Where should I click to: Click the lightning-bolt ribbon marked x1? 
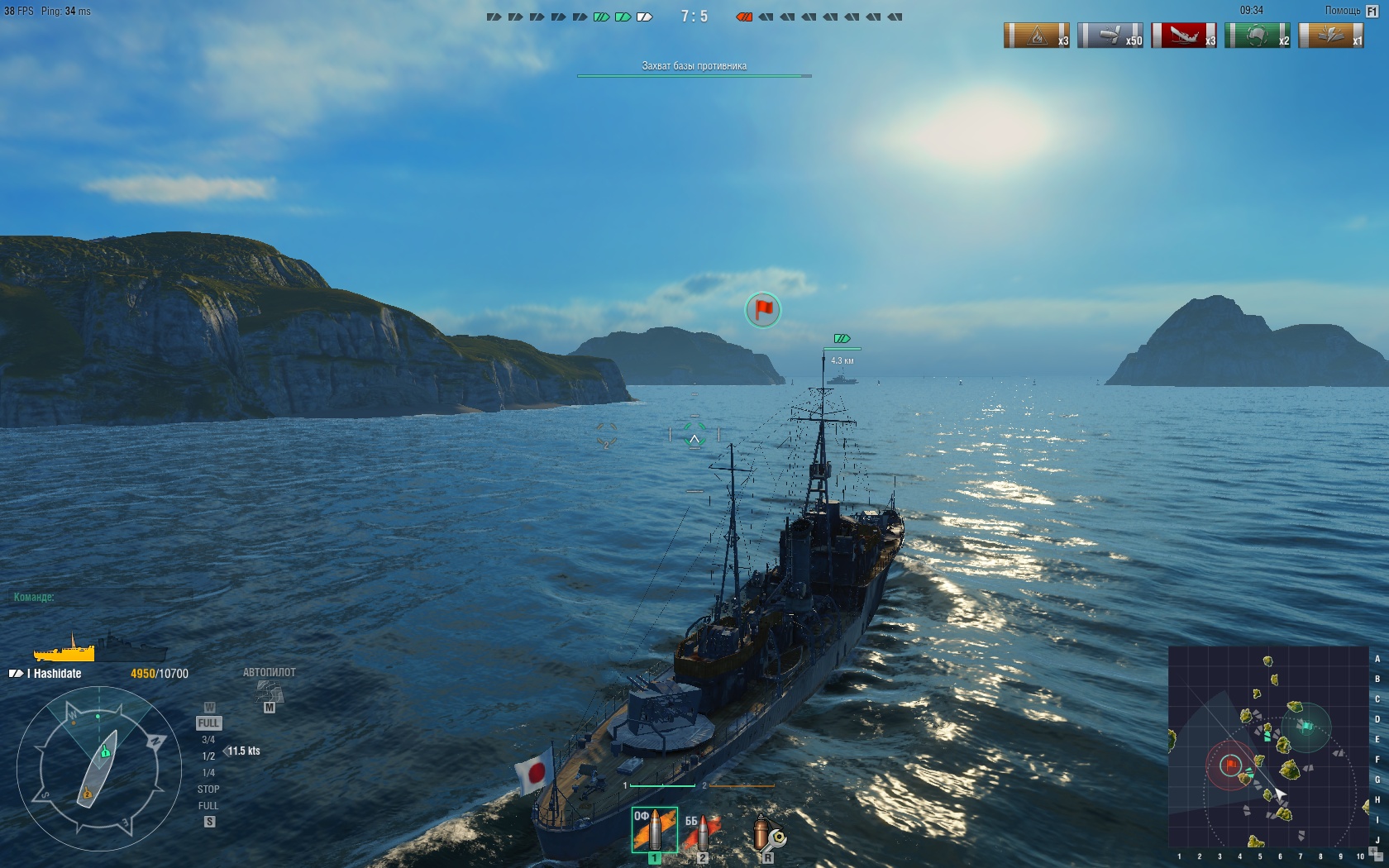click(x=1330, y=36)
